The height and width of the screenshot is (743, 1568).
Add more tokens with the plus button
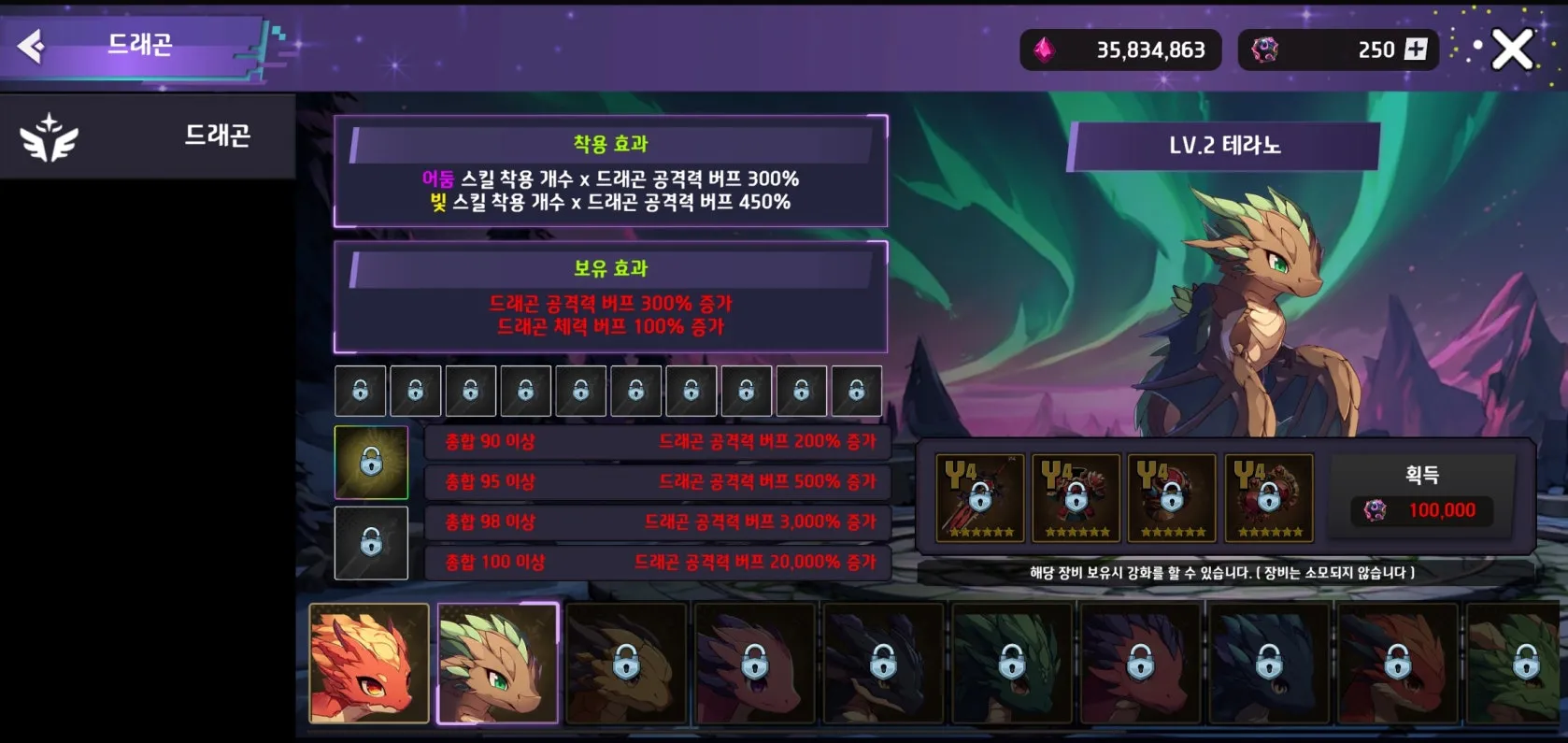click(1416, 50)
